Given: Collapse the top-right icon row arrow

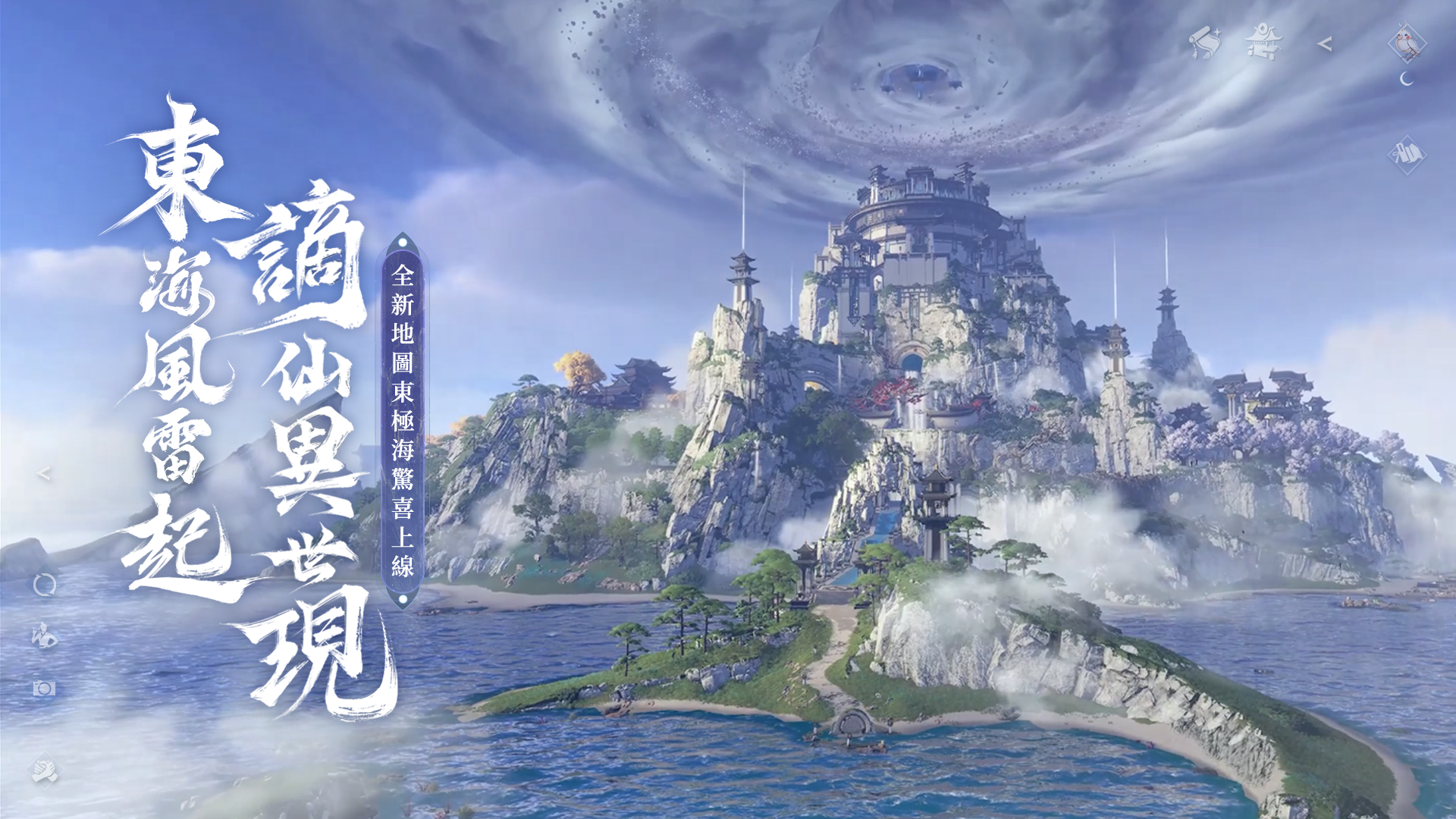Looking at the screenshot, I should coord(1325,44).
